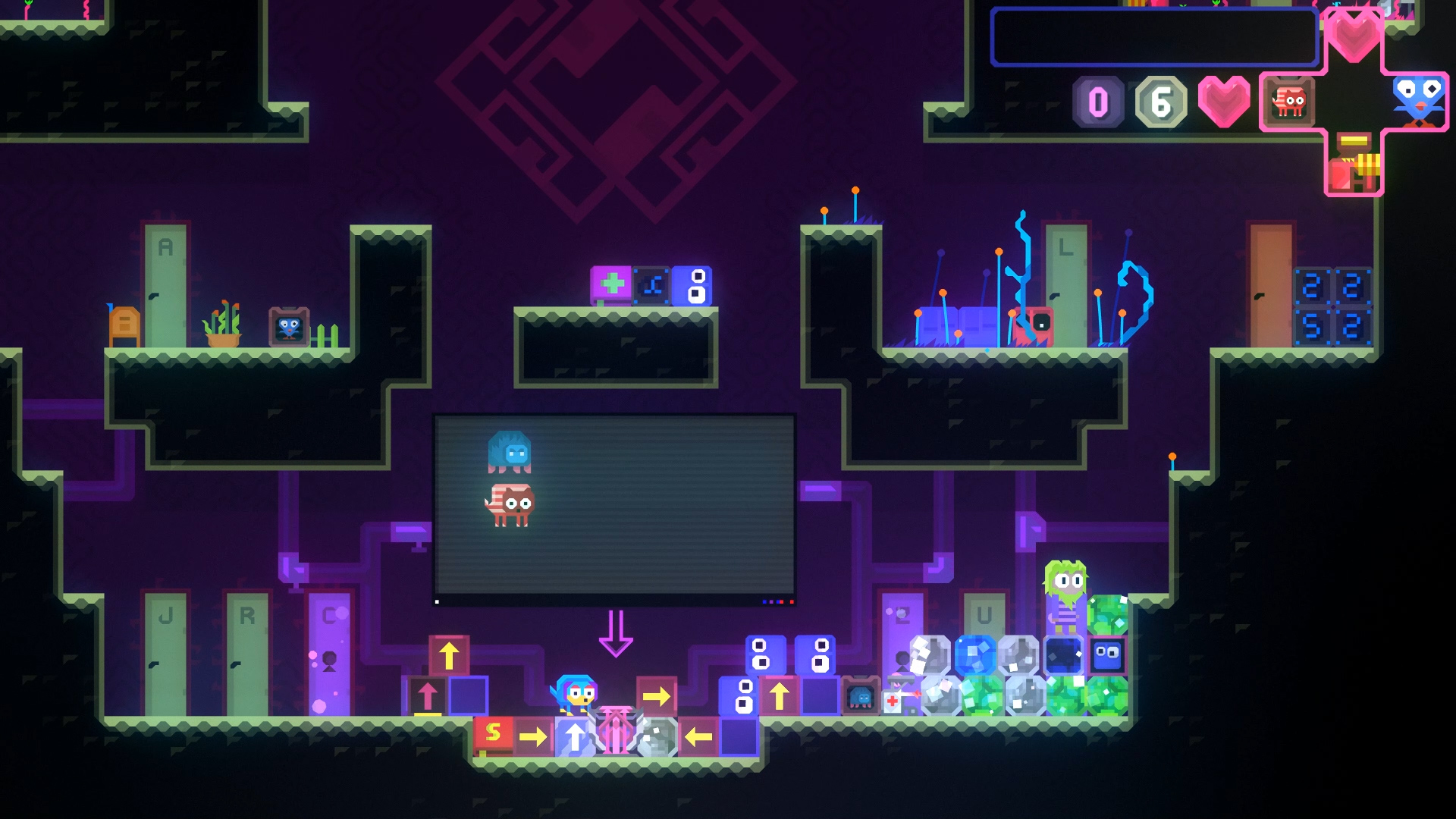1456x819 pixels.
Task: Click the white up-arrow block below the player
Action: [575, 738]
